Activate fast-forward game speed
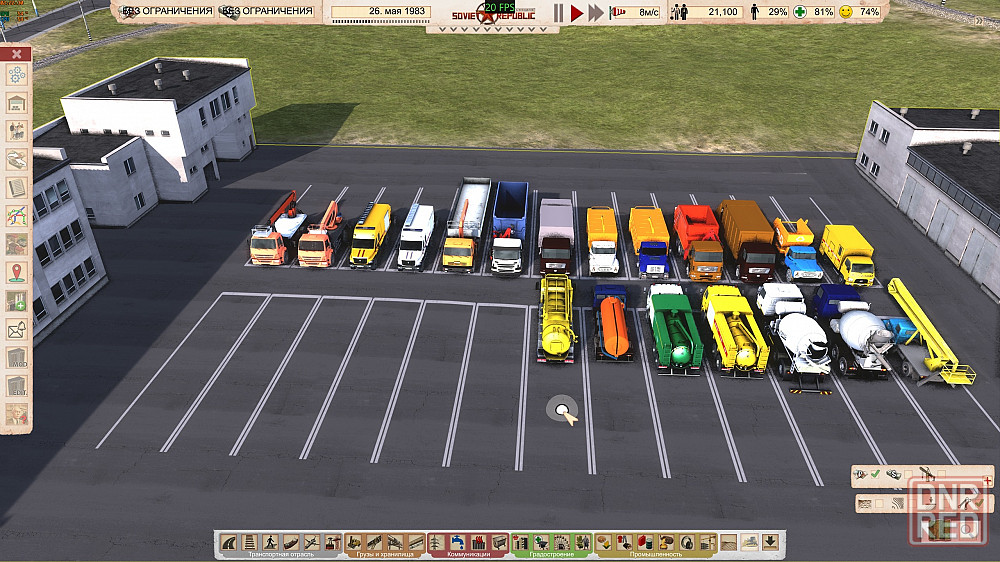The width and height of the screenshot is (1000, 562). click(x=596, y=12)
